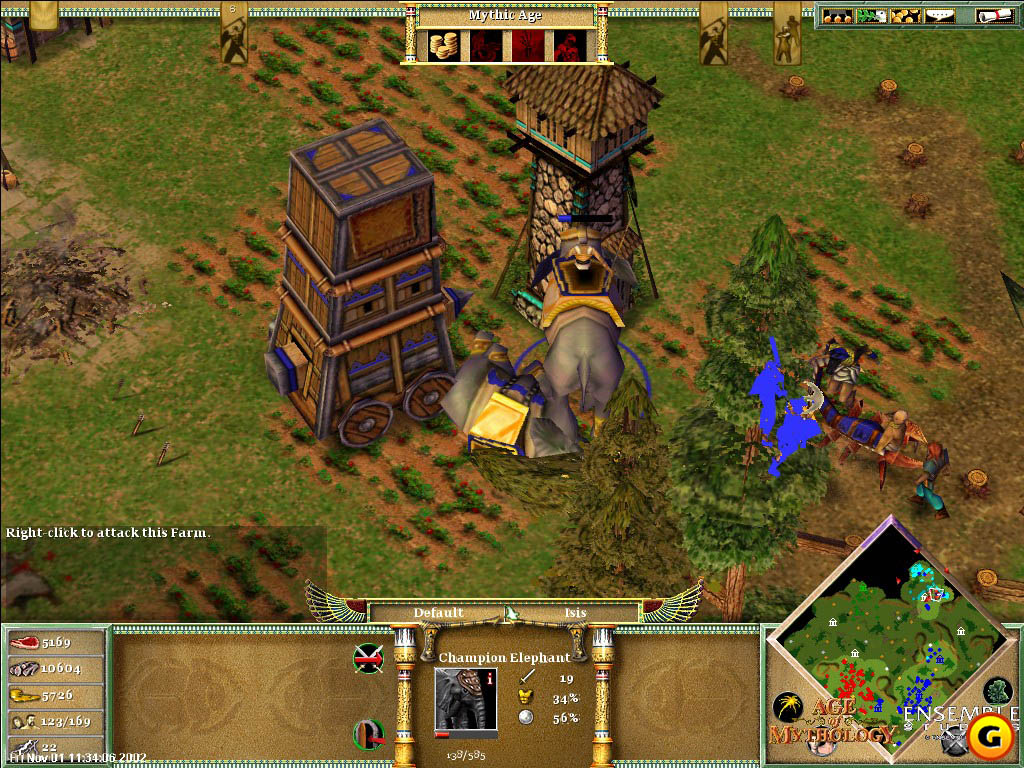Select the warrior with raised weapon banner

point(233,32)
